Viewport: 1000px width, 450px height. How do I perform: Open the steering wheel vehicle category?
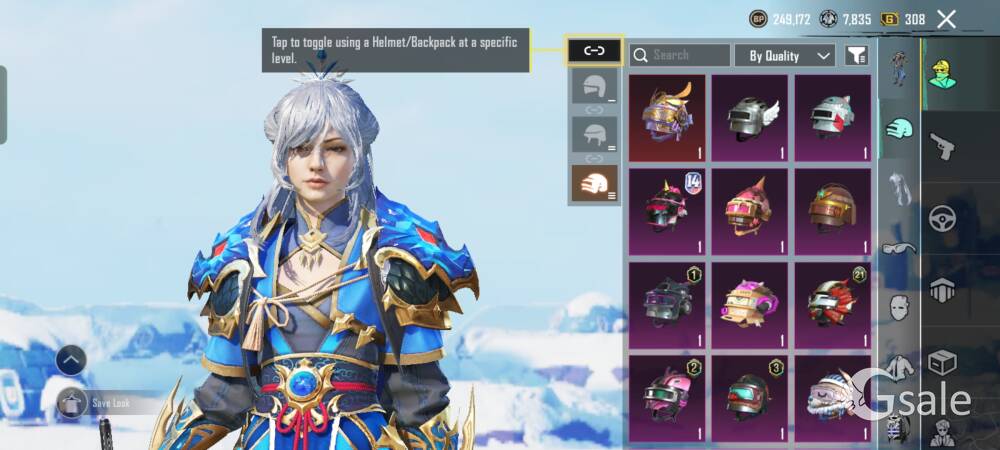click(942, 219)
